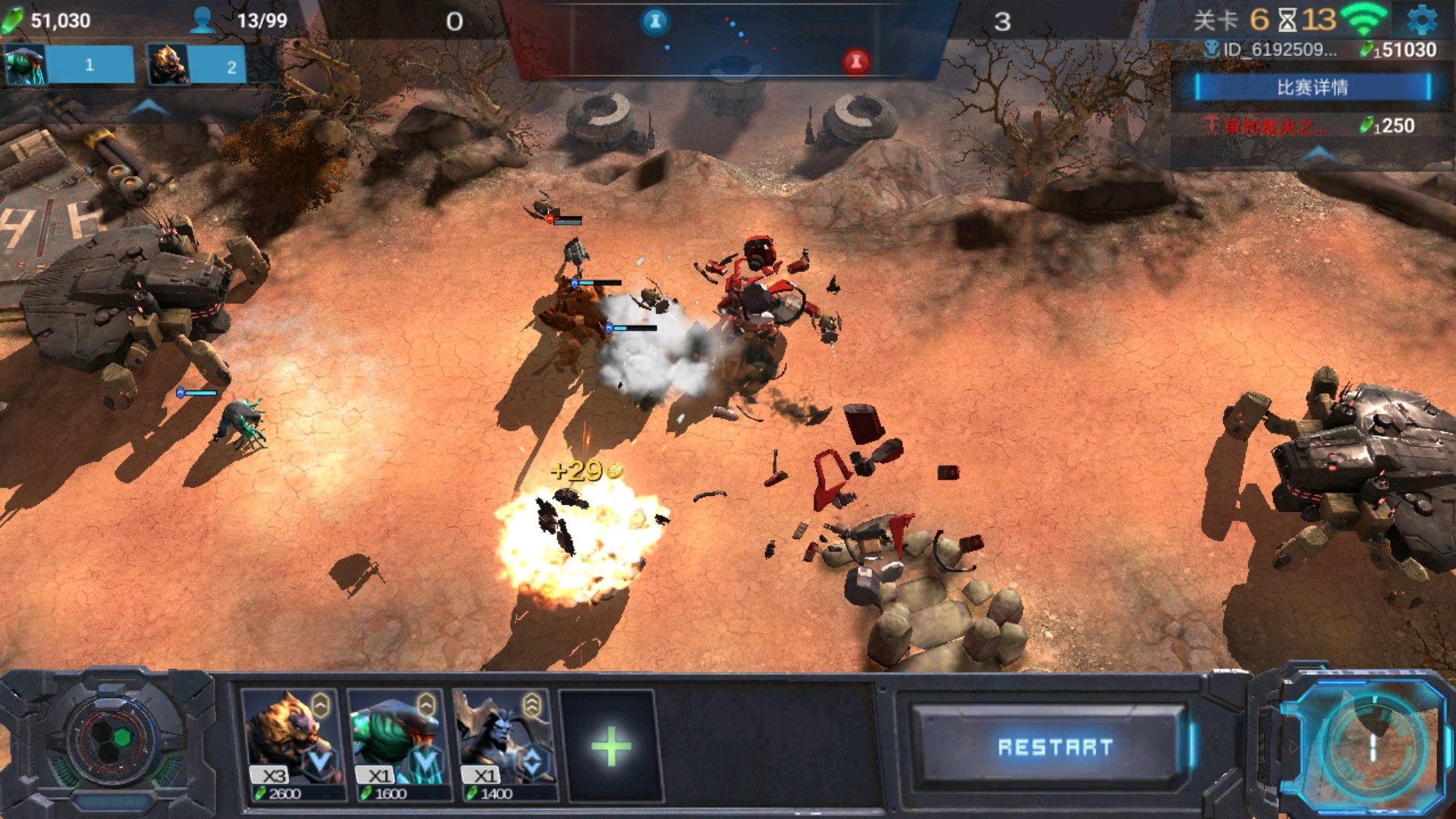
Task: Click the RESTART button
Action: tap(1054, 747)
